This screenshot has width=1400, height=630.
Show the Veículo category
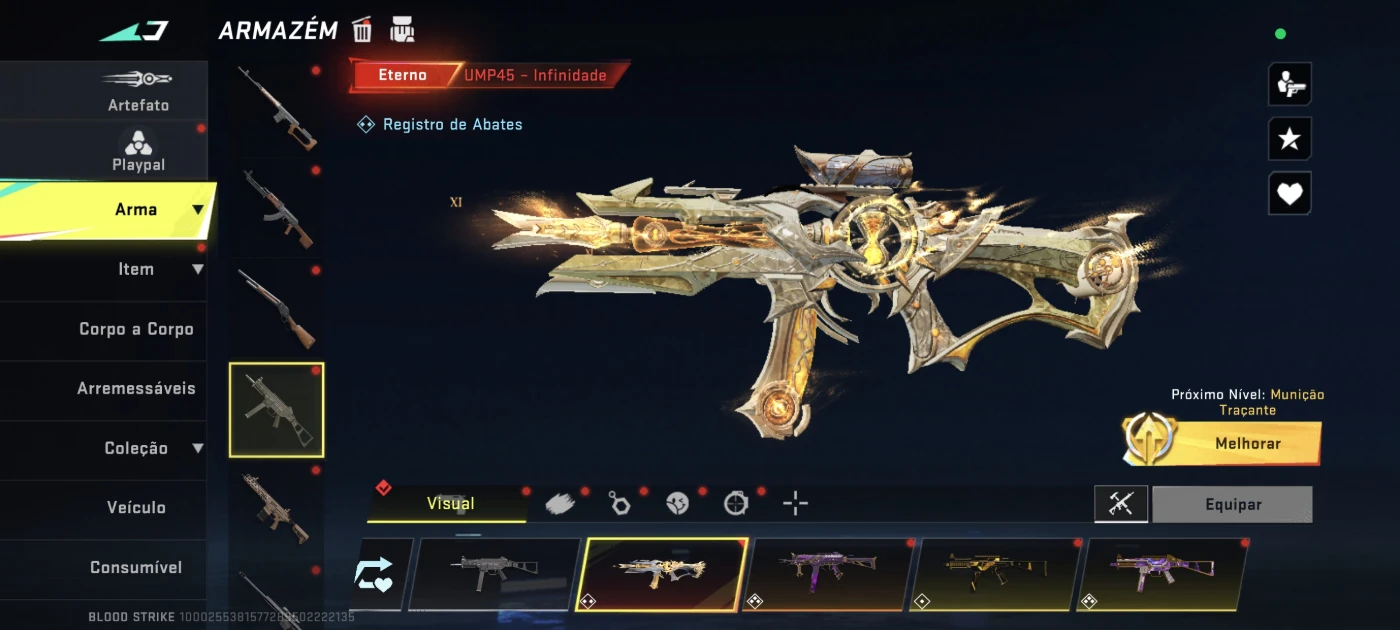[x=136, y=507]
